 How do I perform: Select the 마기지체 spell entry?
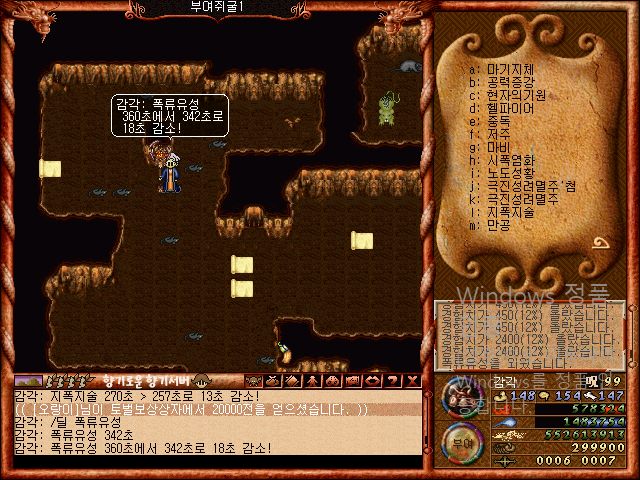click(509, 69)
